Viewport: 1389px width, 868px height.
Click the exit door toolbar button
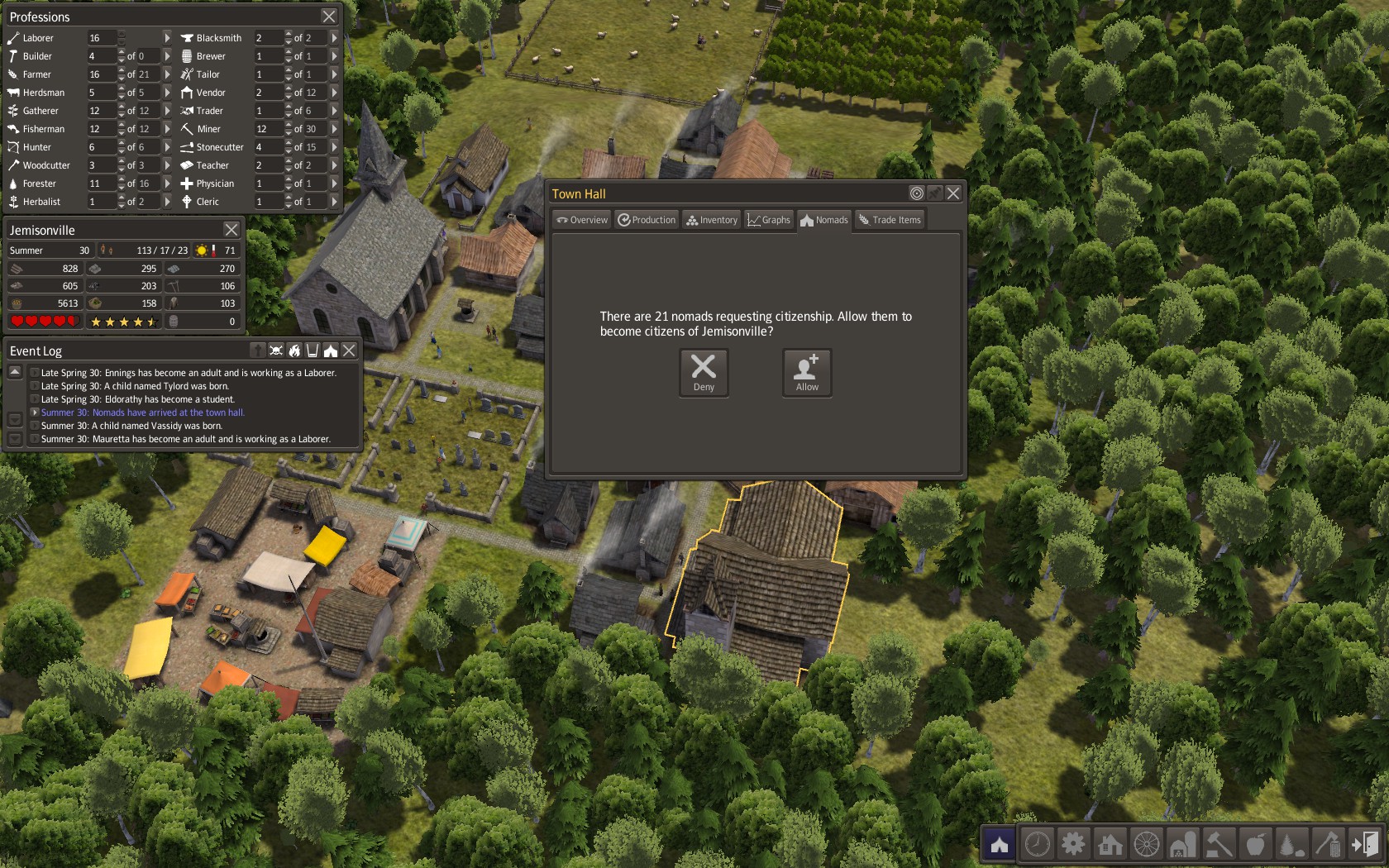[x=1364, y=844]
